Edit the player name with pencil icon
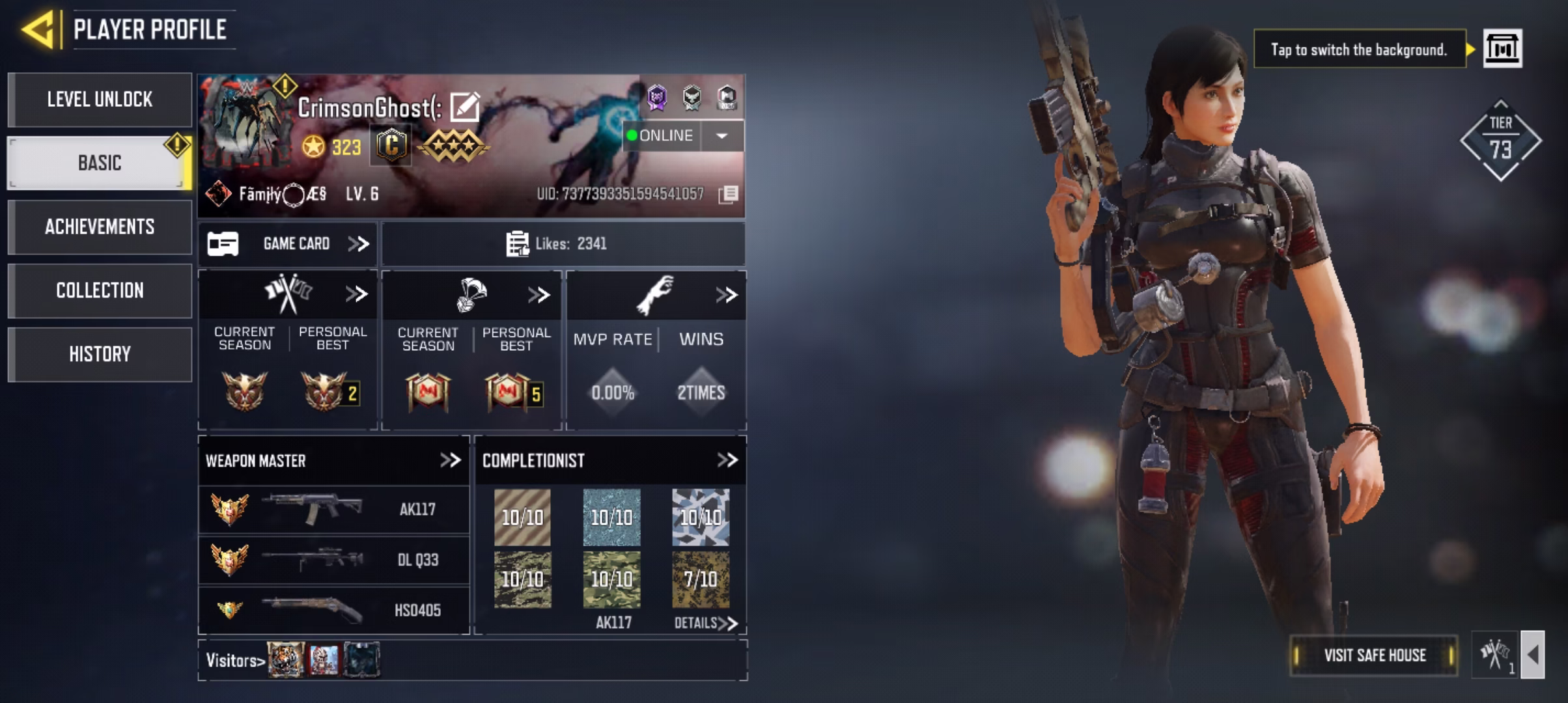Viewport: 1568px width, 703px height. click(x=465, y=107)
